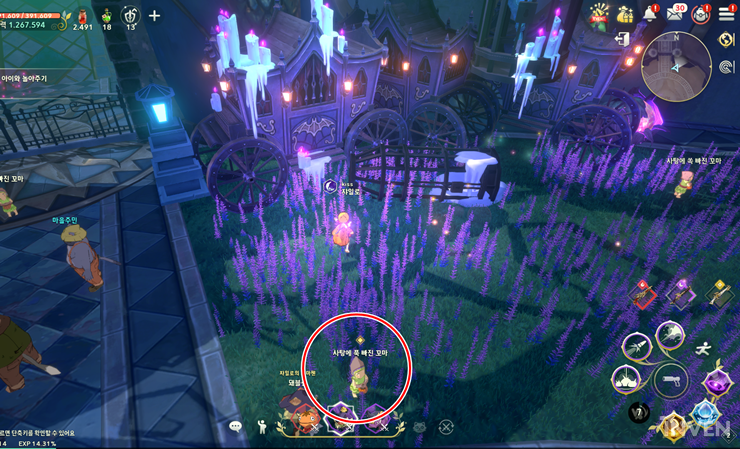Click the white spiral icon beside minimap
Viewport: 740px width, 449px height.
pyautogui.click(x=726, y=68)
